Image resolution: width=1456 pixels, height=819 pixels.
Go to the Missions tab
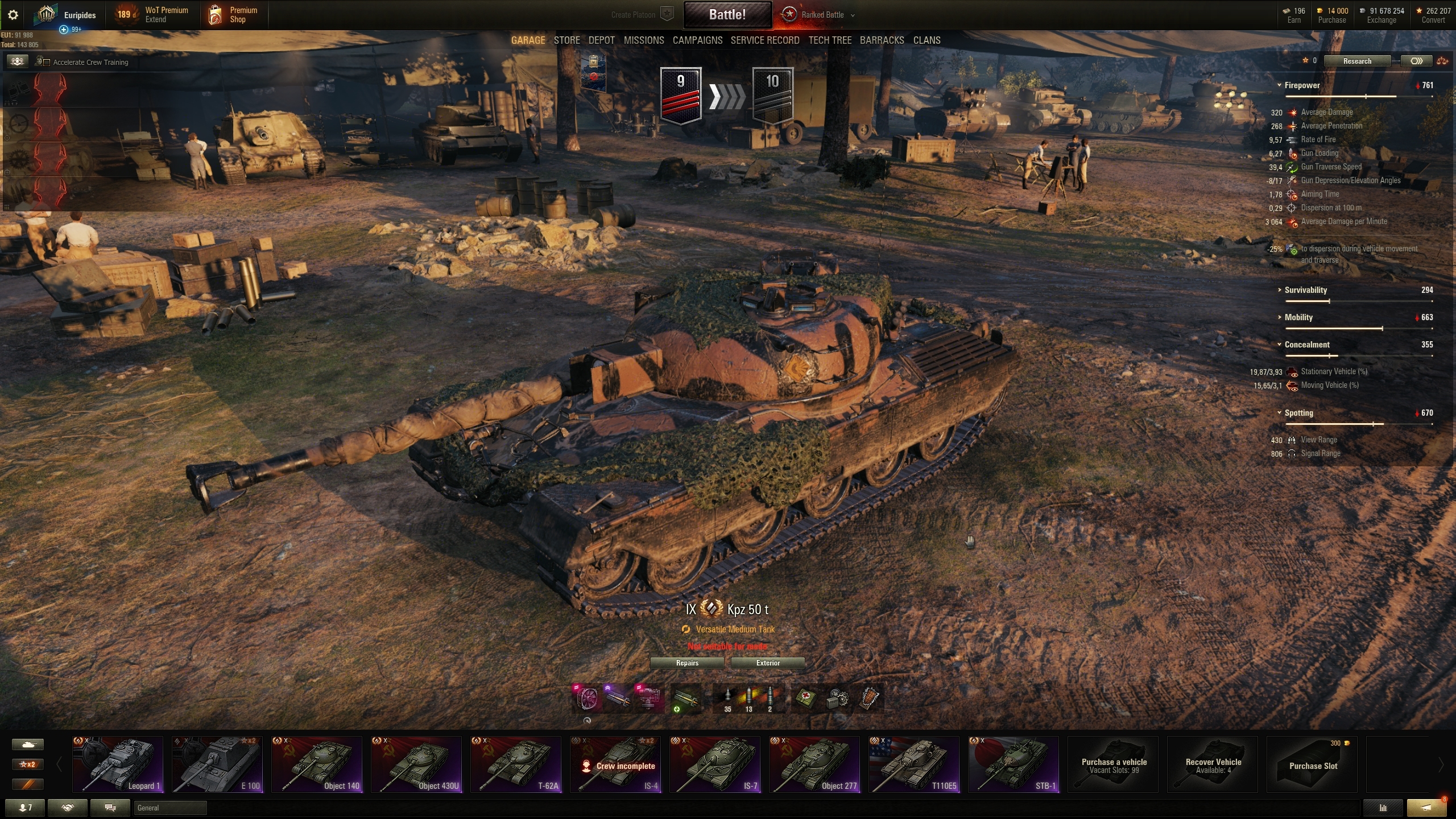pyautogui.click(x=643, y=40)
